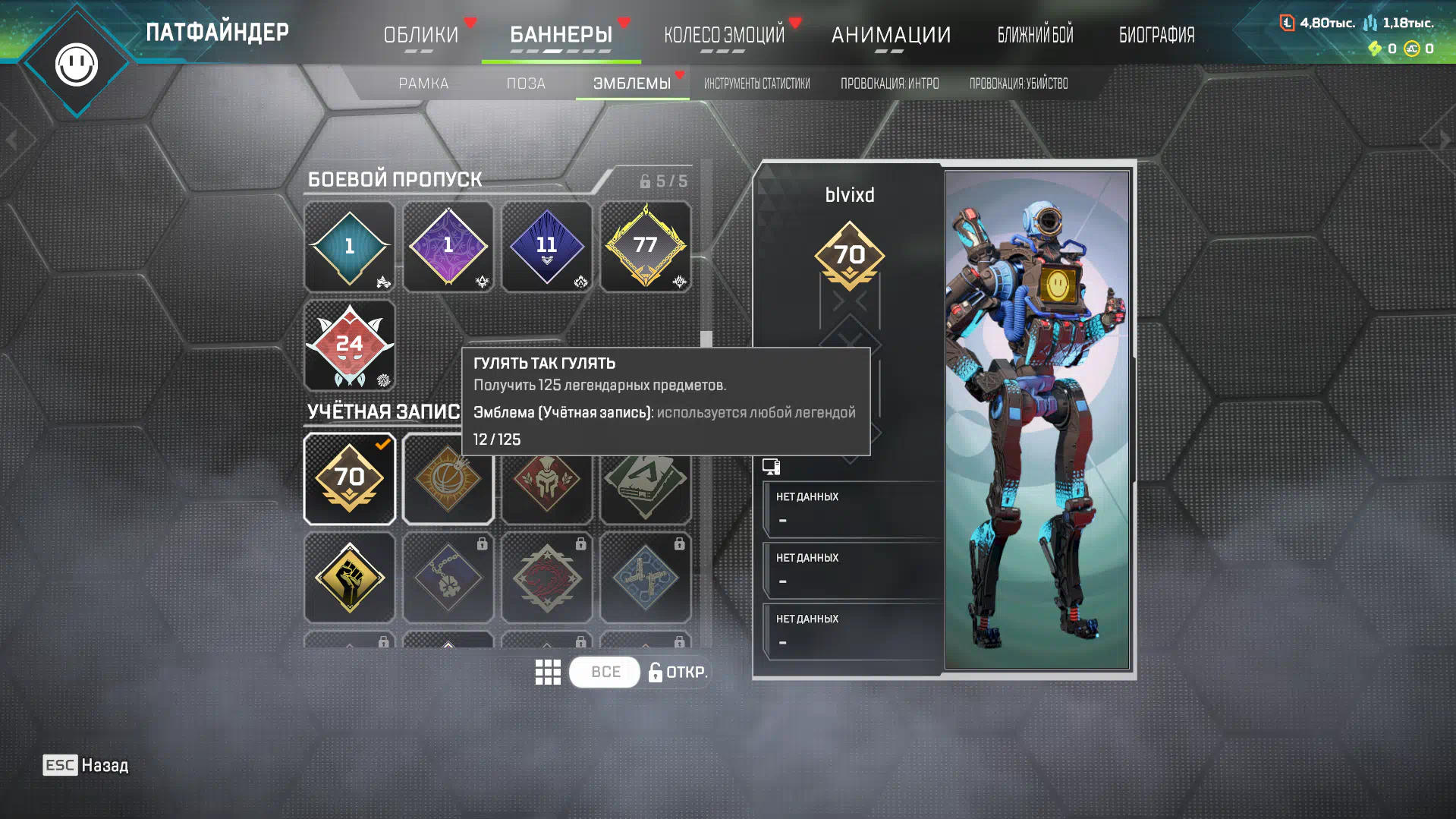This screenshot has height=819, width=1456.
Task: Open the КОЛЕСО ЭМОЦИЙ tab
Action: pyautogui.click(x=724, y=35)
